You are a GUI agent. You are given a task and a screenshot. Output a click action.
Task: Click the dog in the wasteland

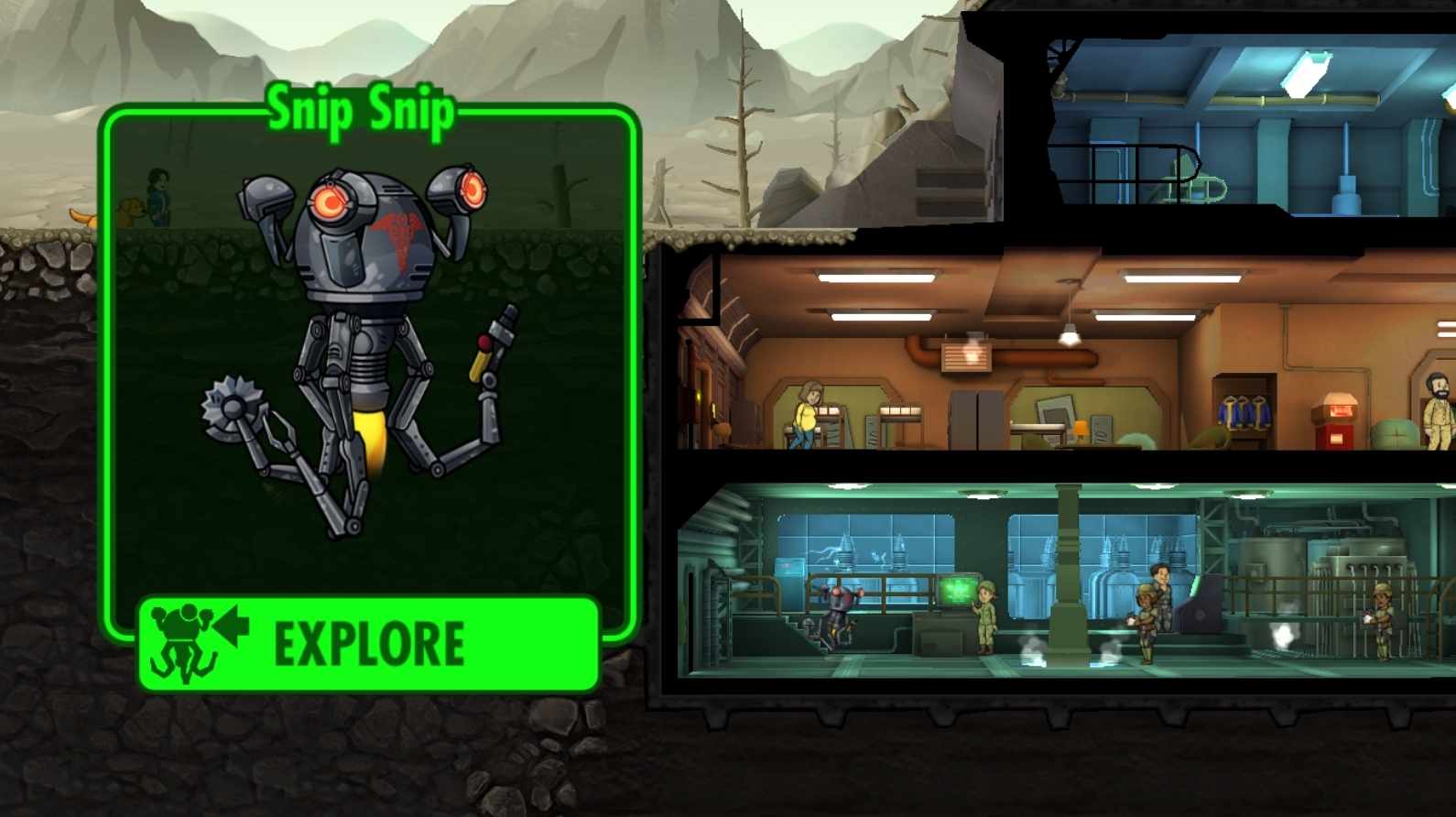point(131,211)
